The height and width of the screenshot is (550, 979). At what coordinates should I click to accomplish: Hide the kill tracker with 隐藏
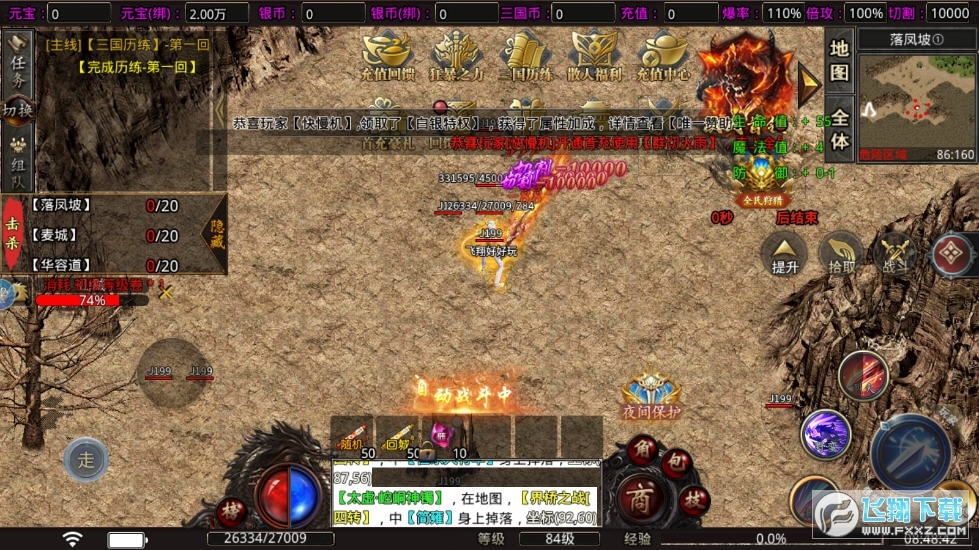pos(213,234)
